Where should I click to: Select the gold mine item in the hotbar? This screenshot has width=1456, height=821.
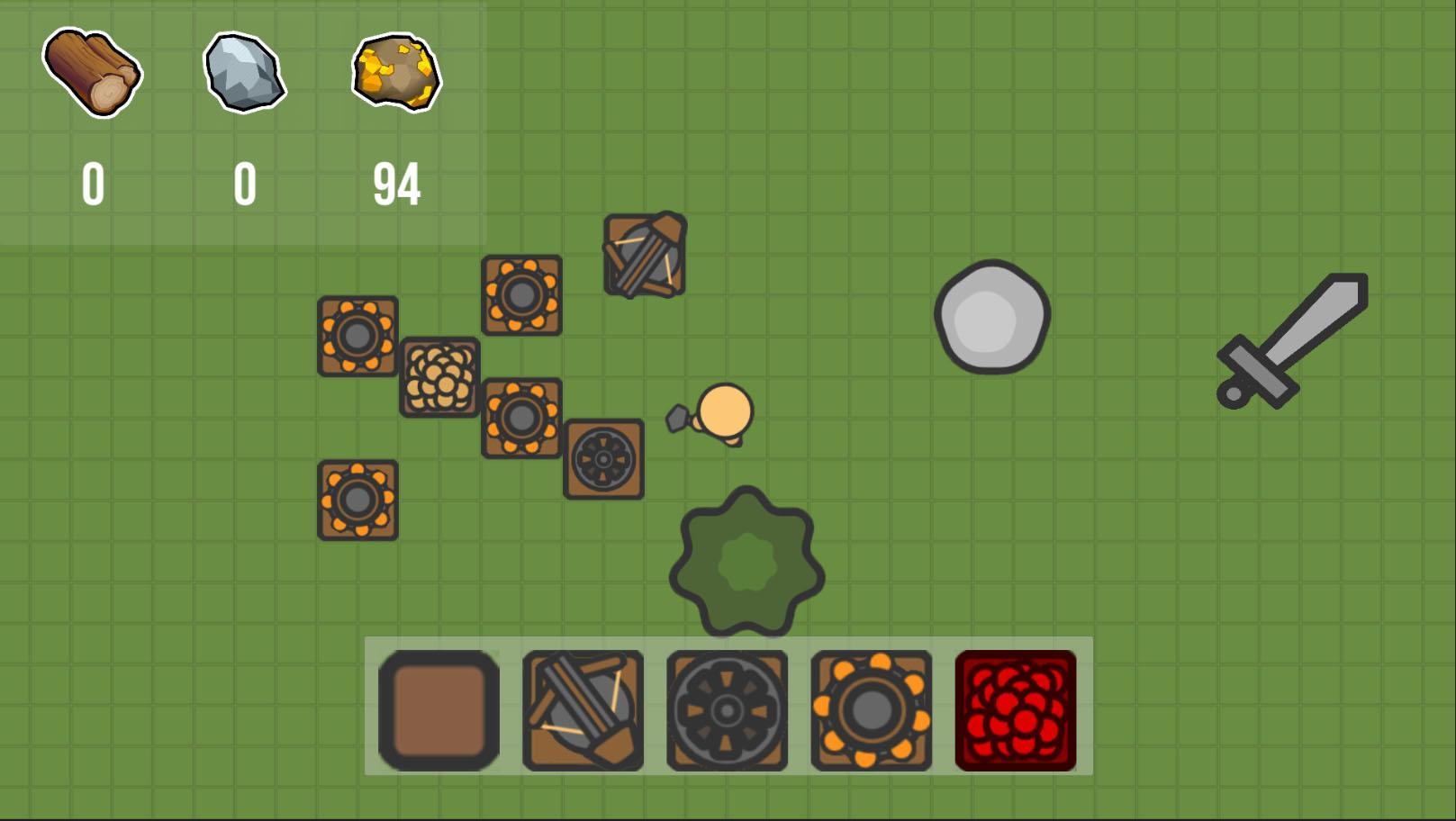click(x=871, y=711)
